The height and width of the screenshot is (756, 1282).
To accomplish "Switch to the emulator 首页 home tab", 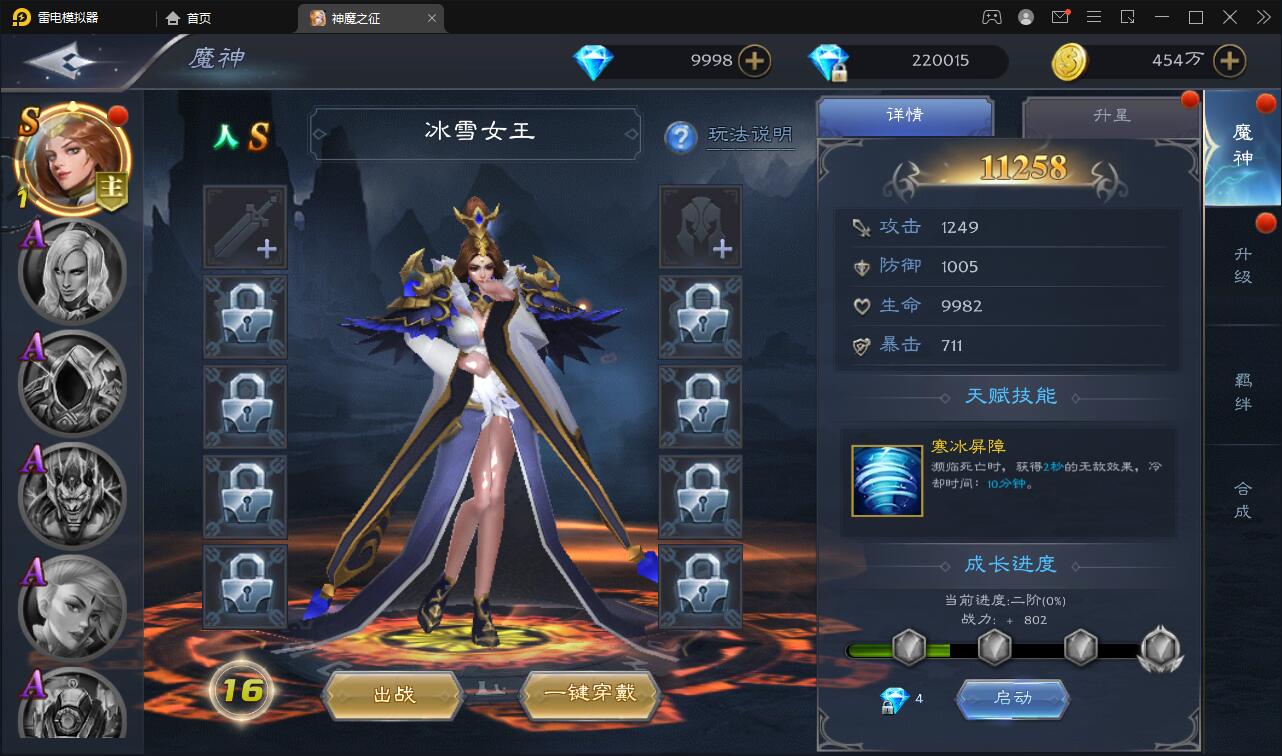I will coord(190,18).
